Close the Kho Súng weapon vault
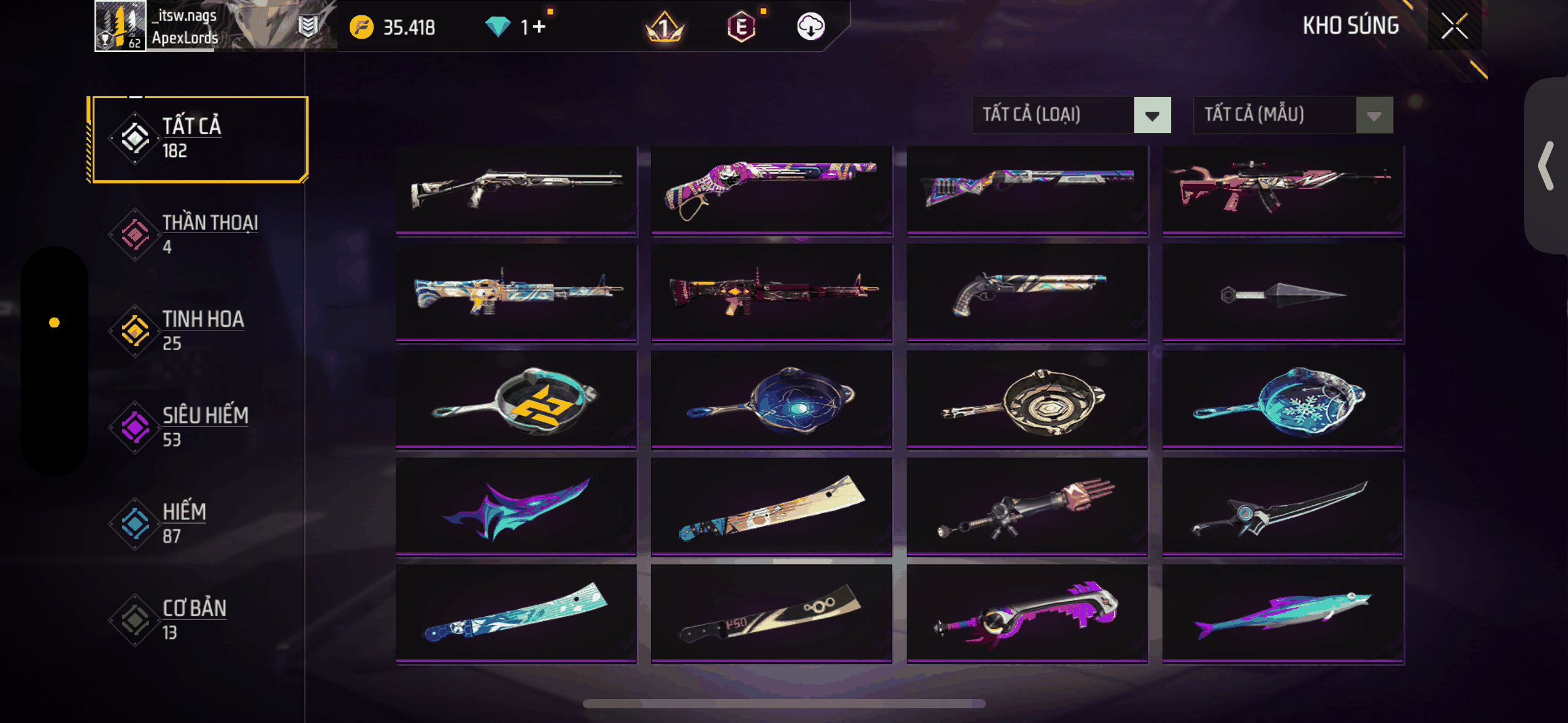Viewport: 1568px width, 723px height. (1454, 26)
